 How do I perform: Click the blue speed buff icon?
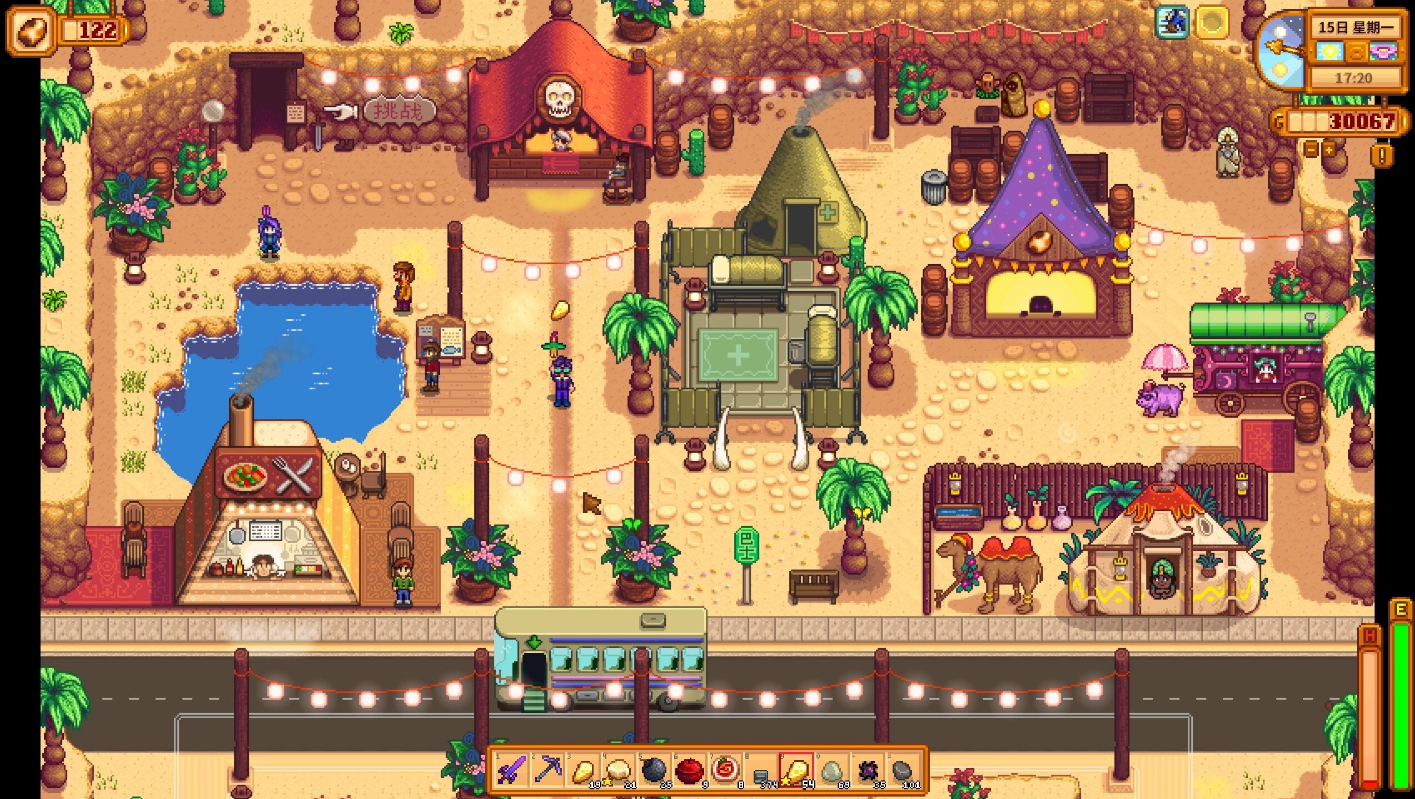point(1172,22)
